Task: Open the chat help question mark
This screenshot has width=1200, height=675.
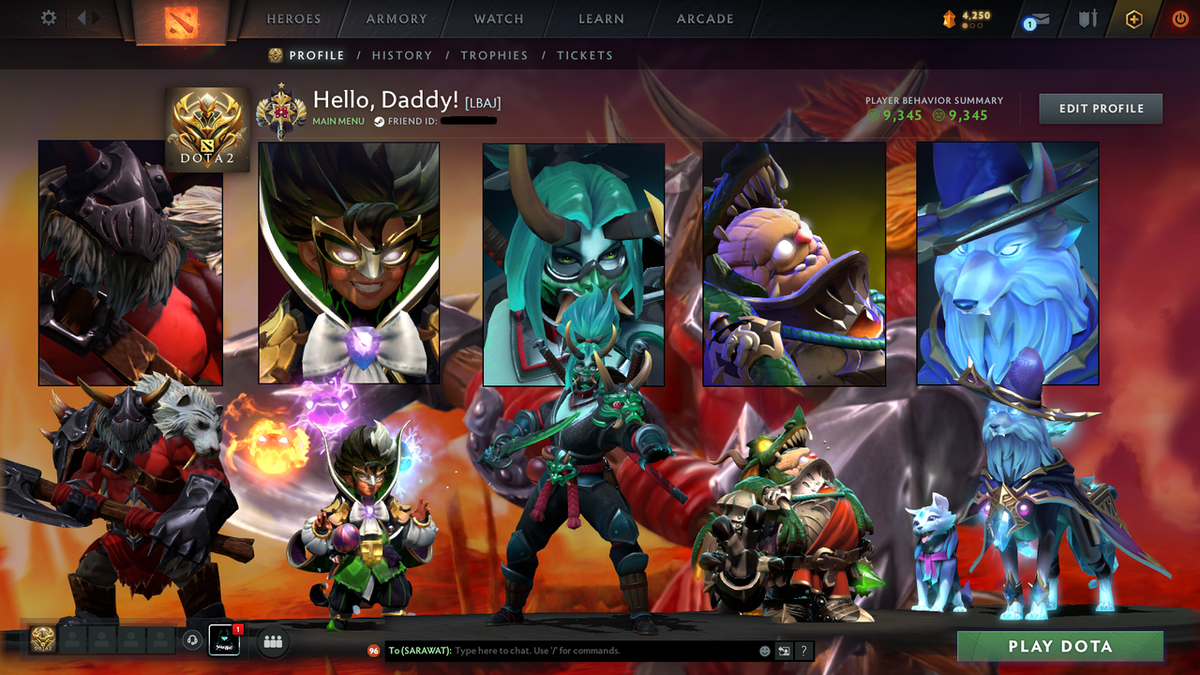Action: pyautogui.click(x=803, y=651)
